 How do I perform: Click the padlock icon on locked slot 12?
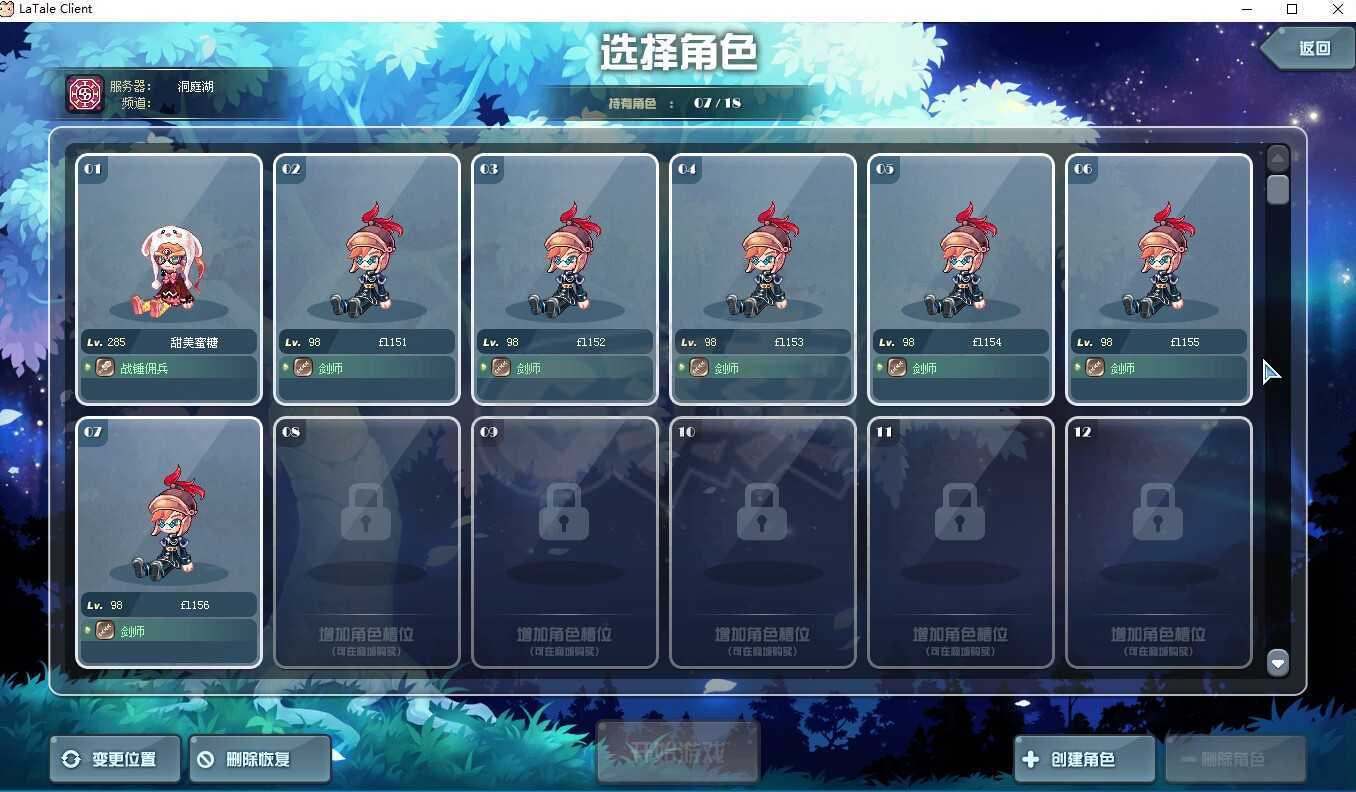coord(1157,512)
